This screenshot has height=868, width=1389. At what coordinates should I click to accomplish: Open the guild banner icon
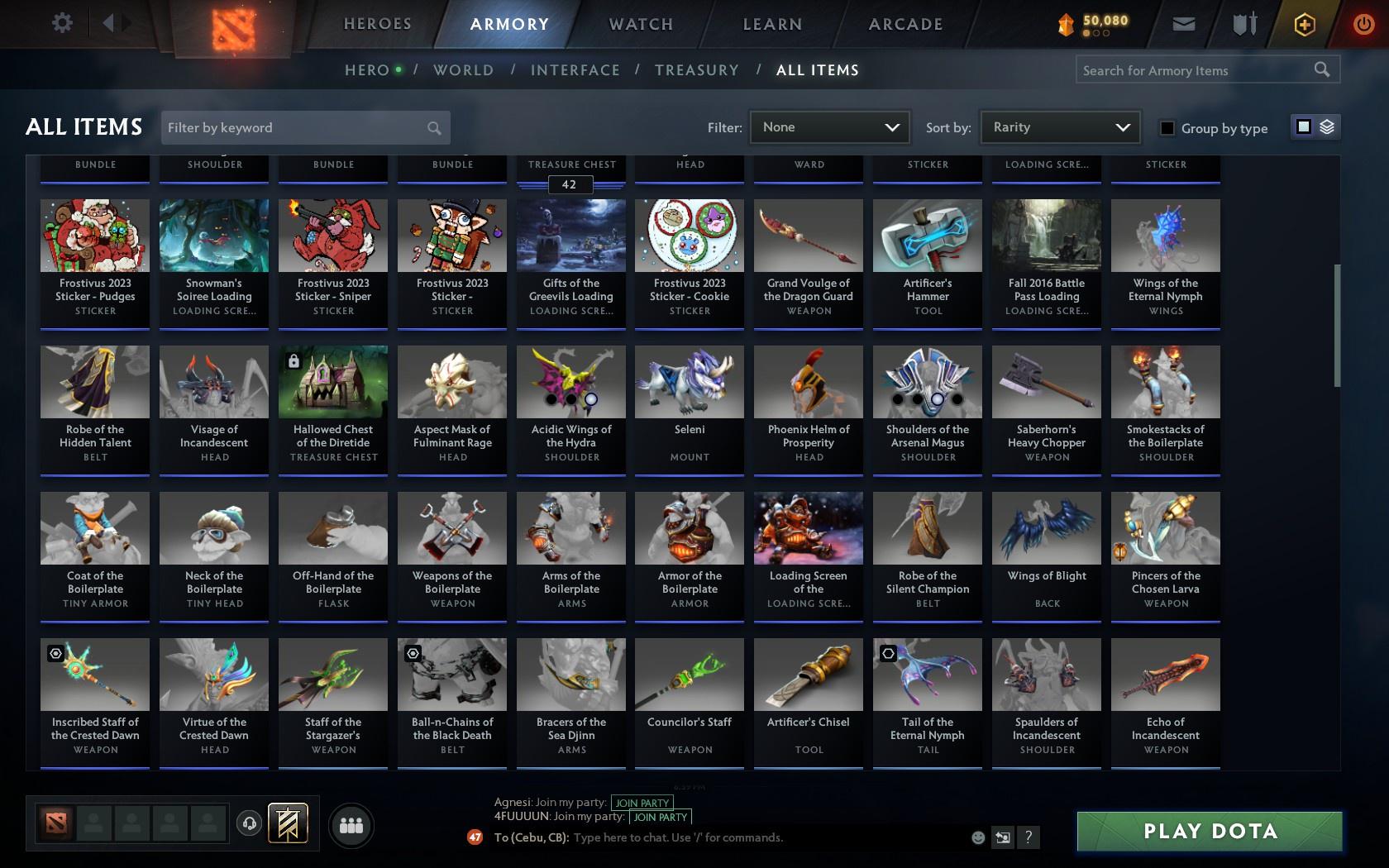(285, 823)
